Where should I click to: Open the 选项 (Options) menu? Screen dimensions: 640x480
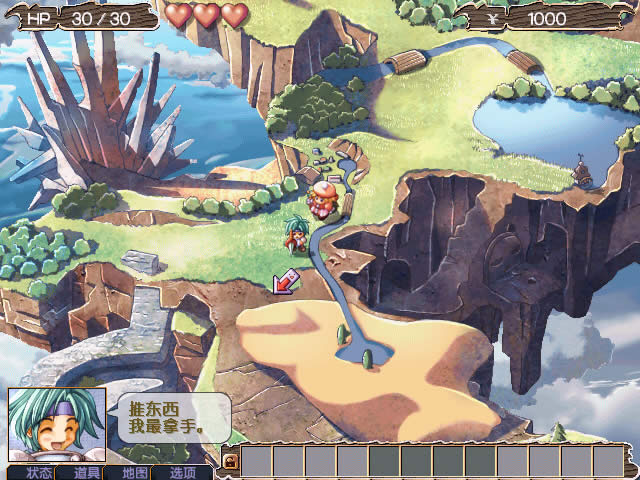tap(183, 472)
